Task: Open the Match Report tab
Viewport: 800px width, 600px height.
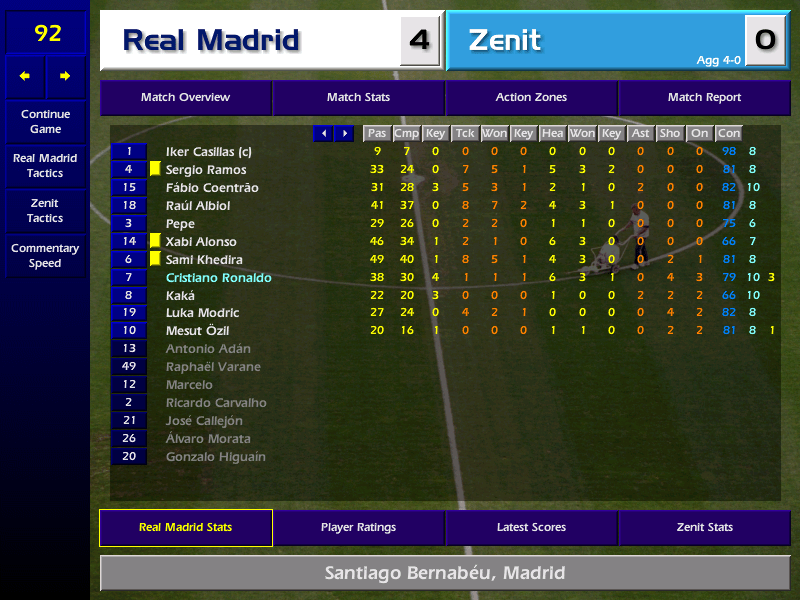Action: tap(704, 98)
